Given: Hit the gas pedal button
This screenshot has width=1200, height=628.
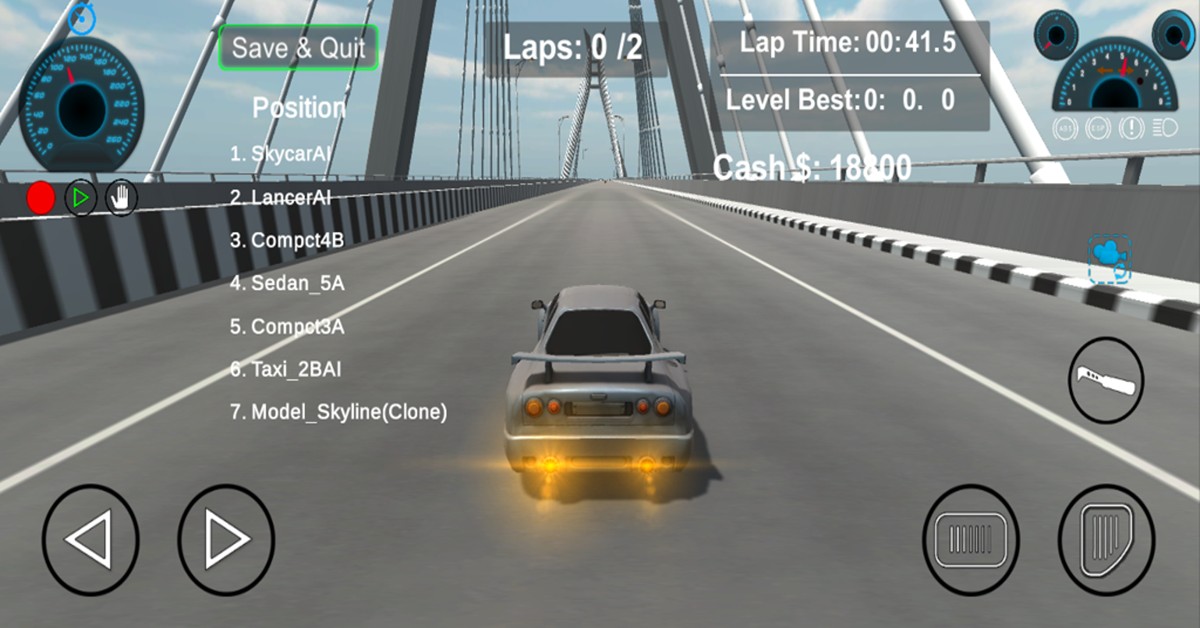Looking at the screenshot, I should [x=1106, y=541].
